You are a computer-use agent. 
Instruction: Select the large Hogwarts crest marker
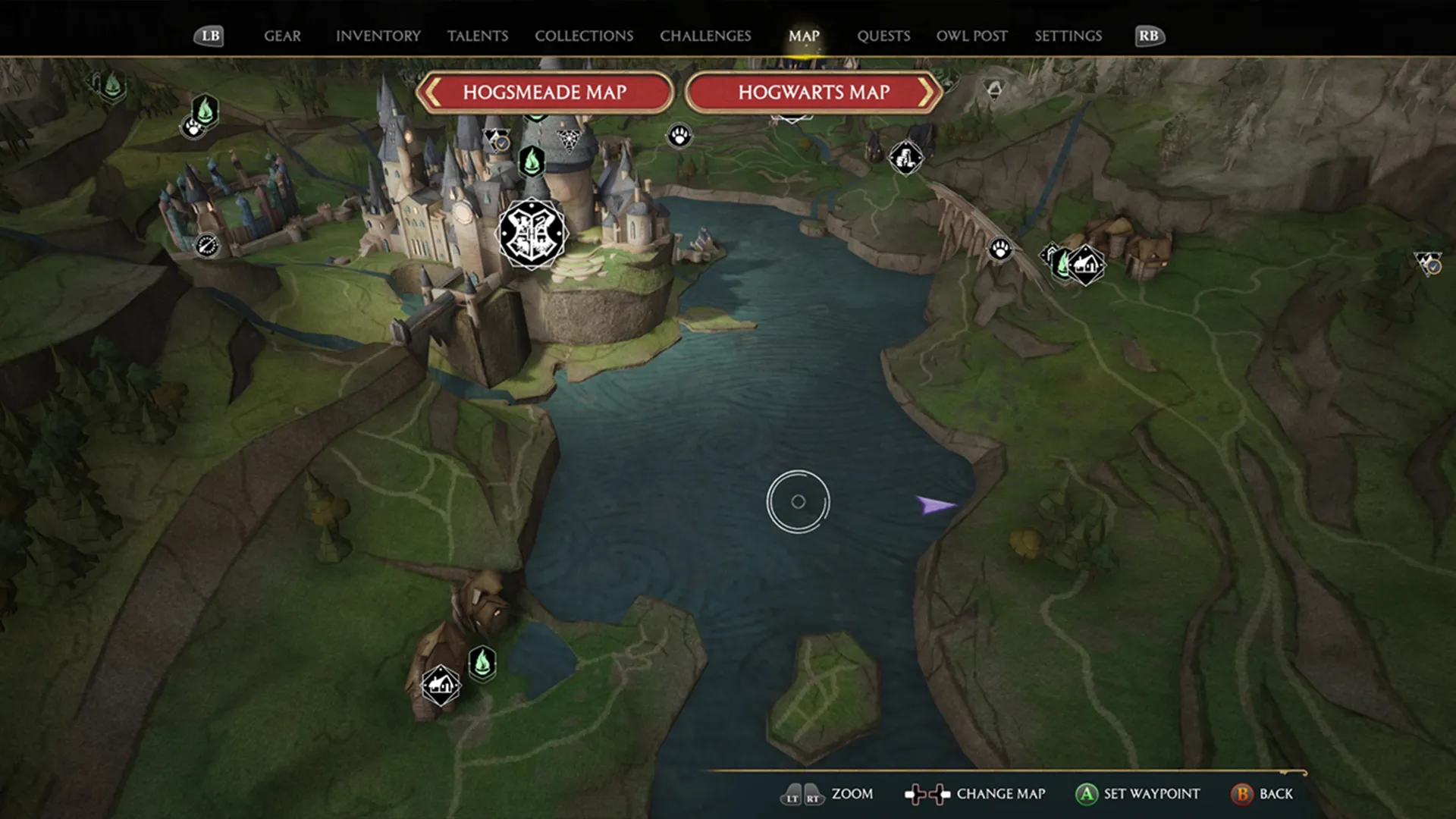(x=532, y=234)
